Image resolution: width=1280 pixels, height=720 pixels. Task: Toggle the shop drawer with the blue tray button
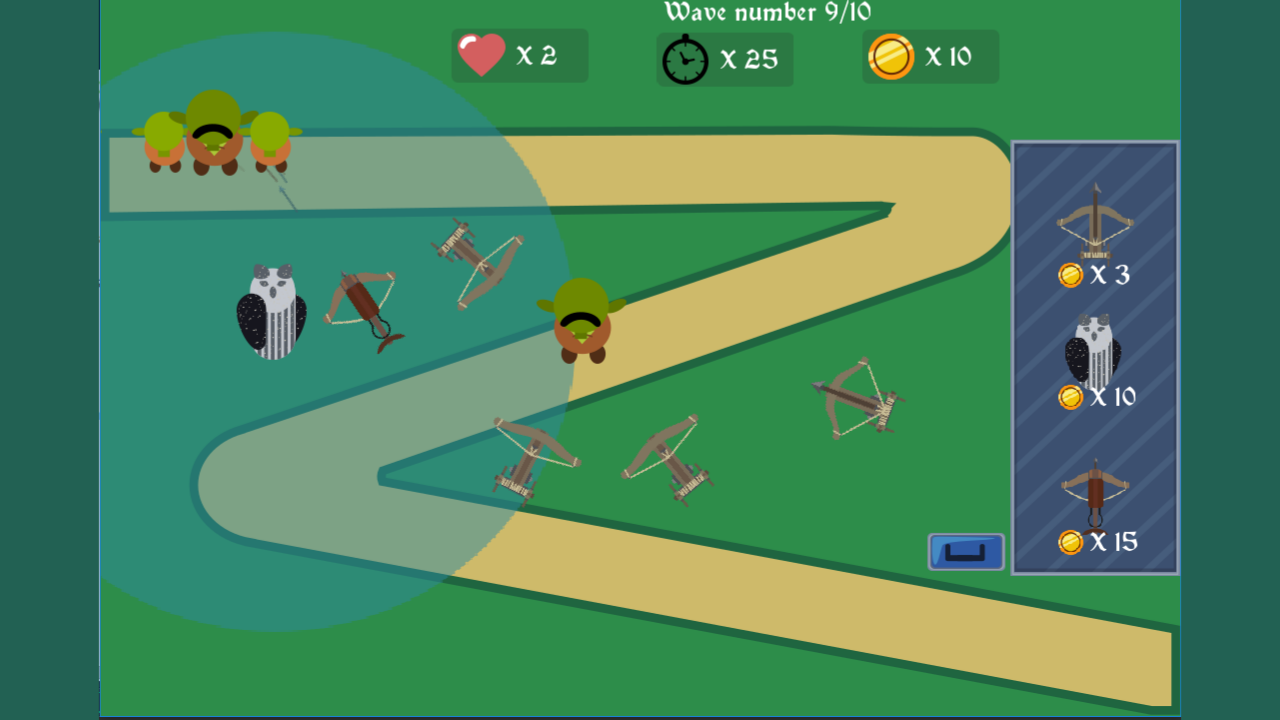964,551
